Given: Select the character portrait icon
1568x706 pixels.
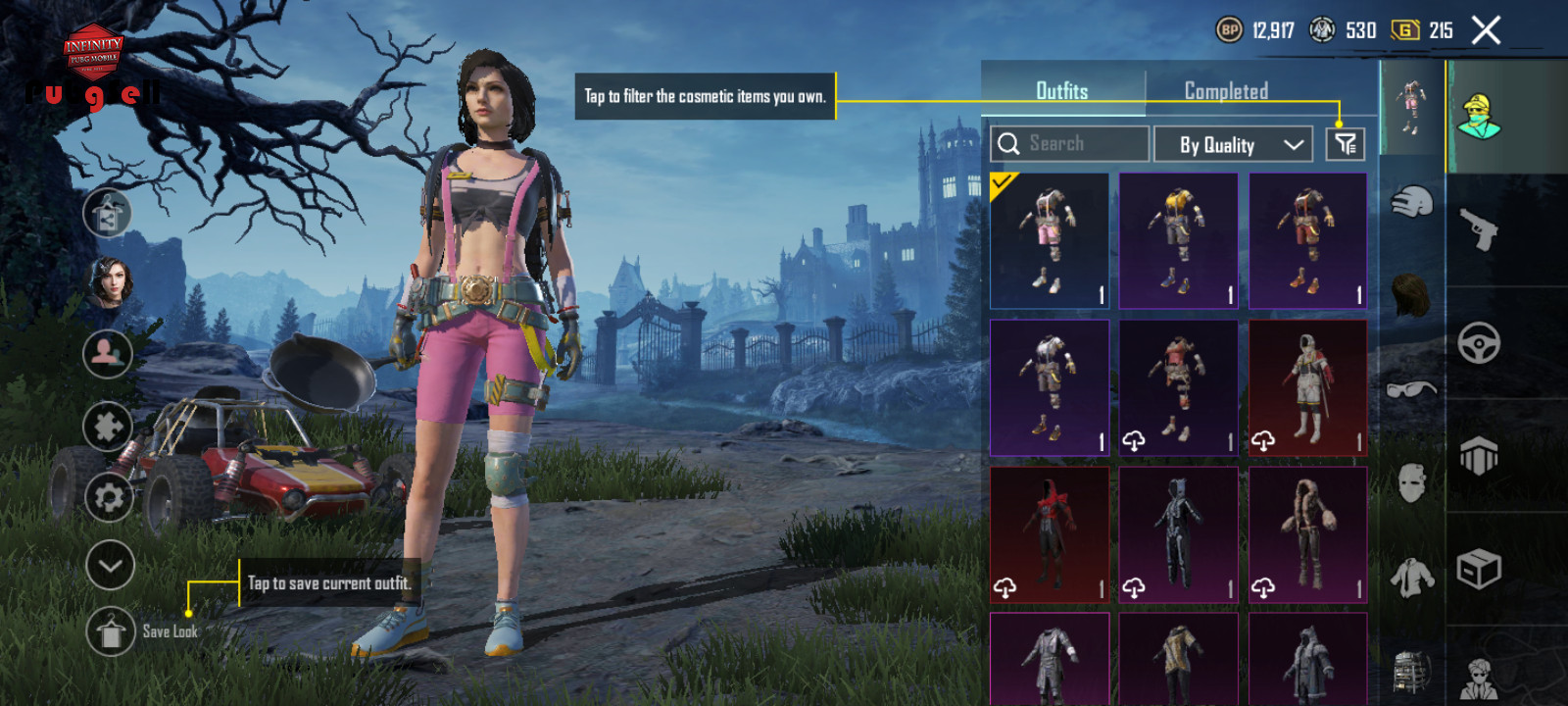Looking at the screenshot, I should coord(109,283).
